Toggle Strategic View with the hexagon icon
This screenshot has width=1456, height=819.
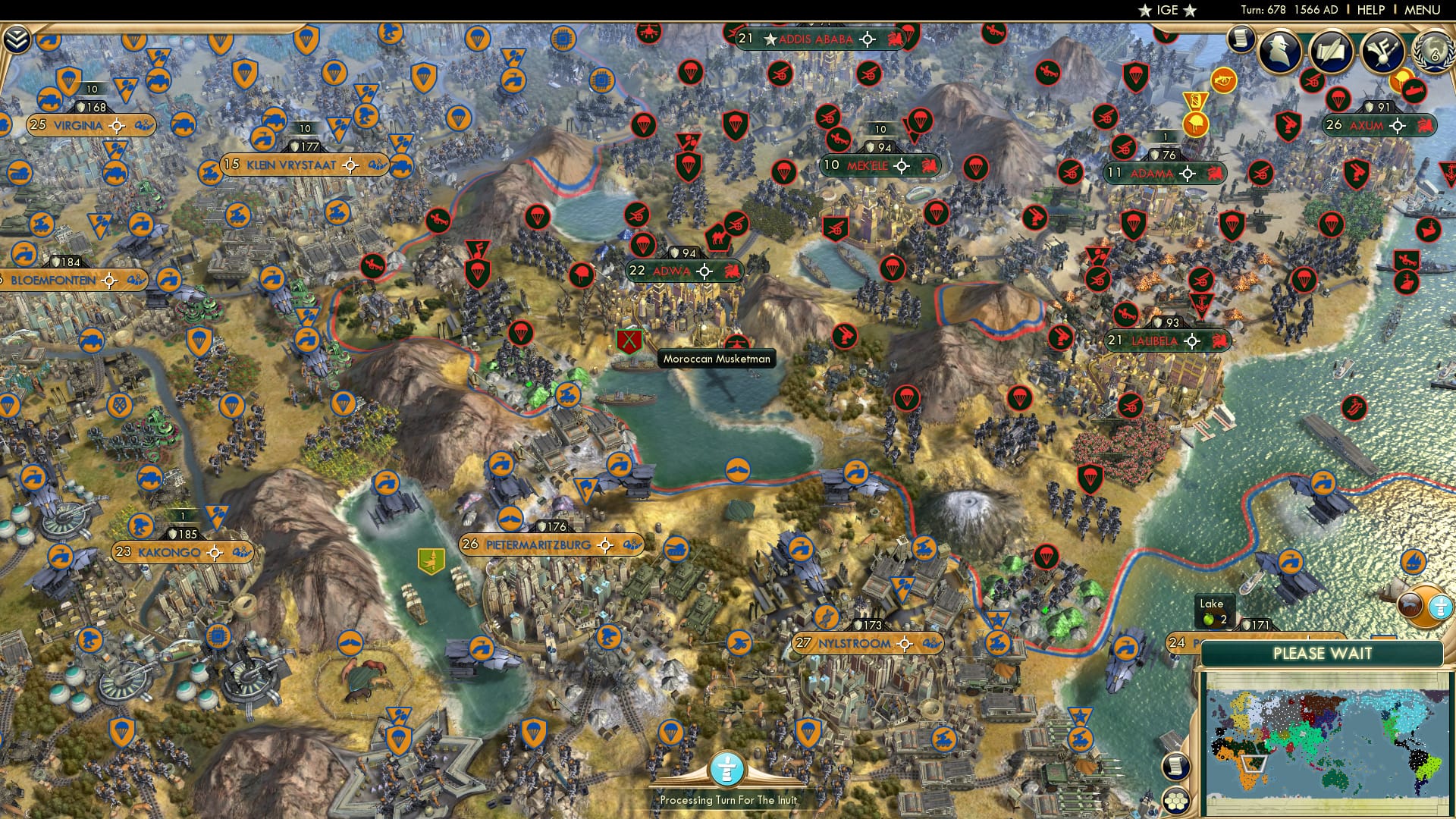tap(1176, 802)
